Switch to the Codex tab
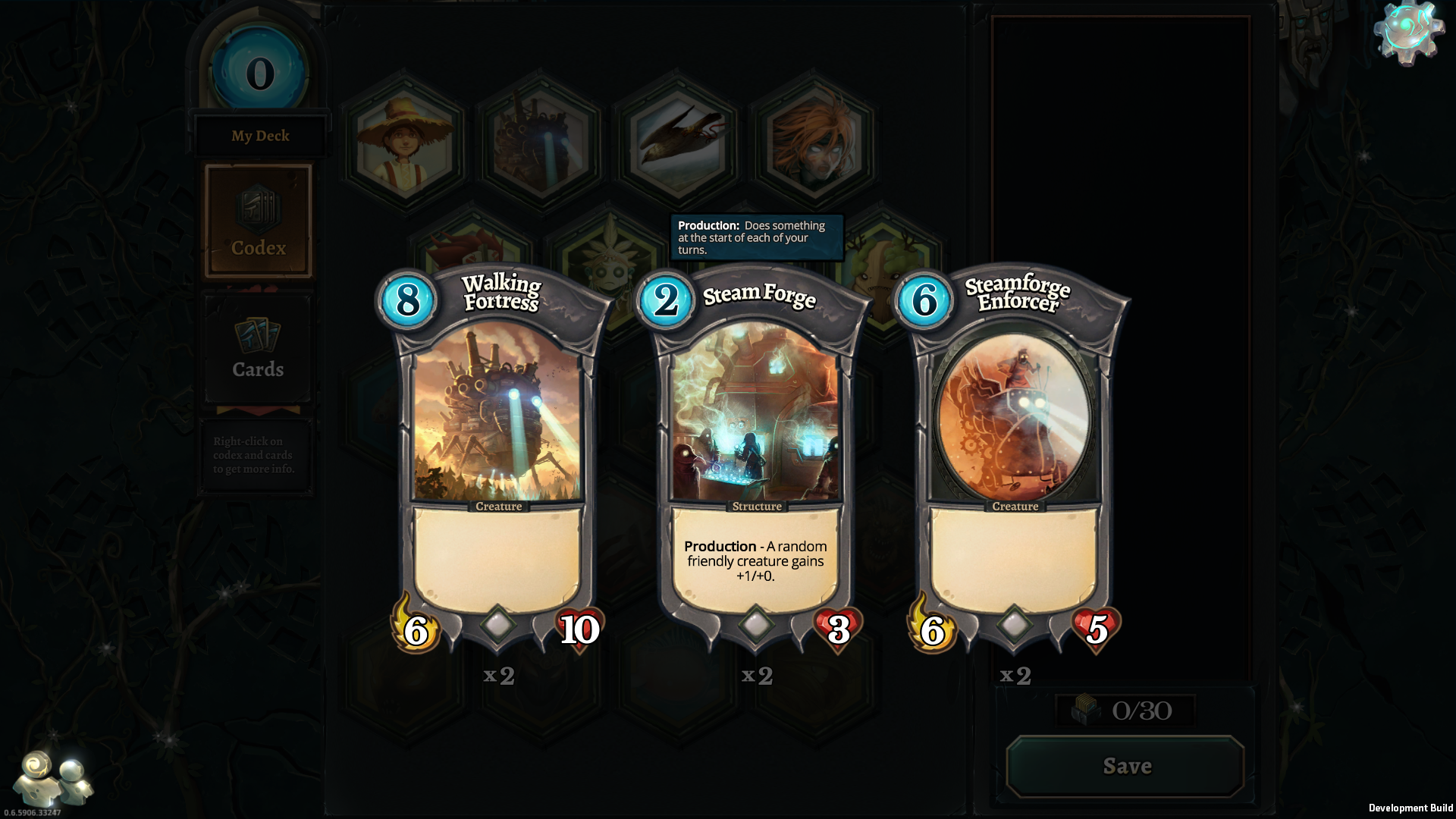Viewport: 1456px width, 819px height. click(x=259, y=221)
